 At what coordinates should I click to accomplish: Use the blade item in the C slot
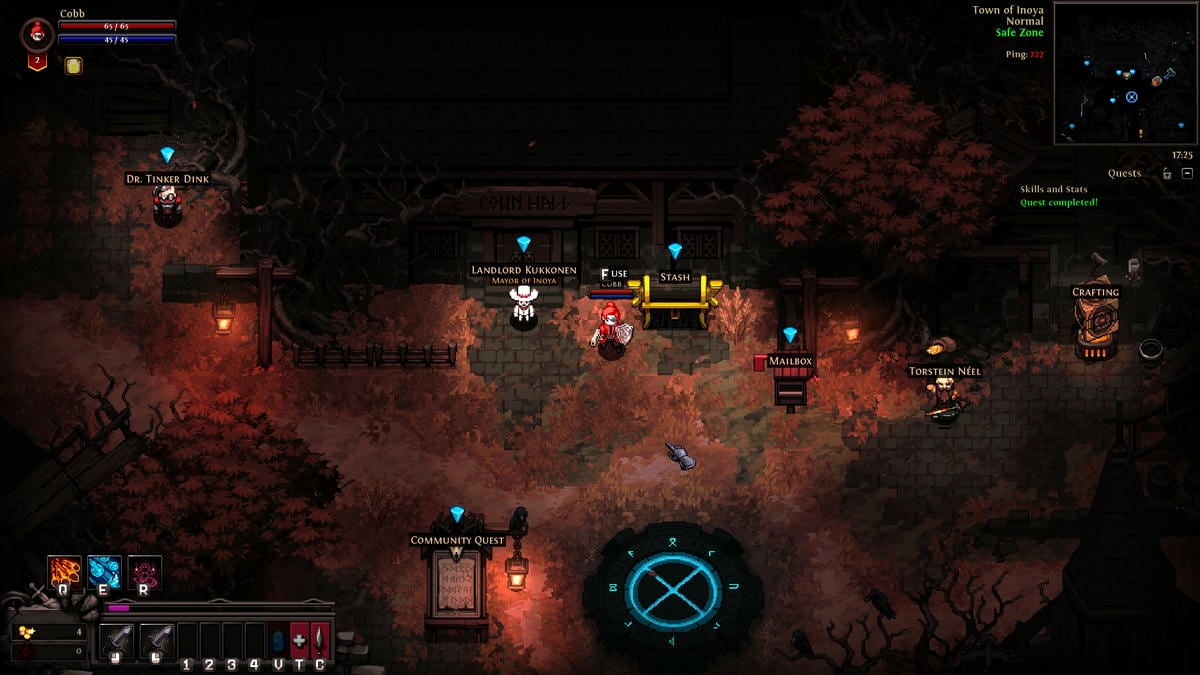320,641
